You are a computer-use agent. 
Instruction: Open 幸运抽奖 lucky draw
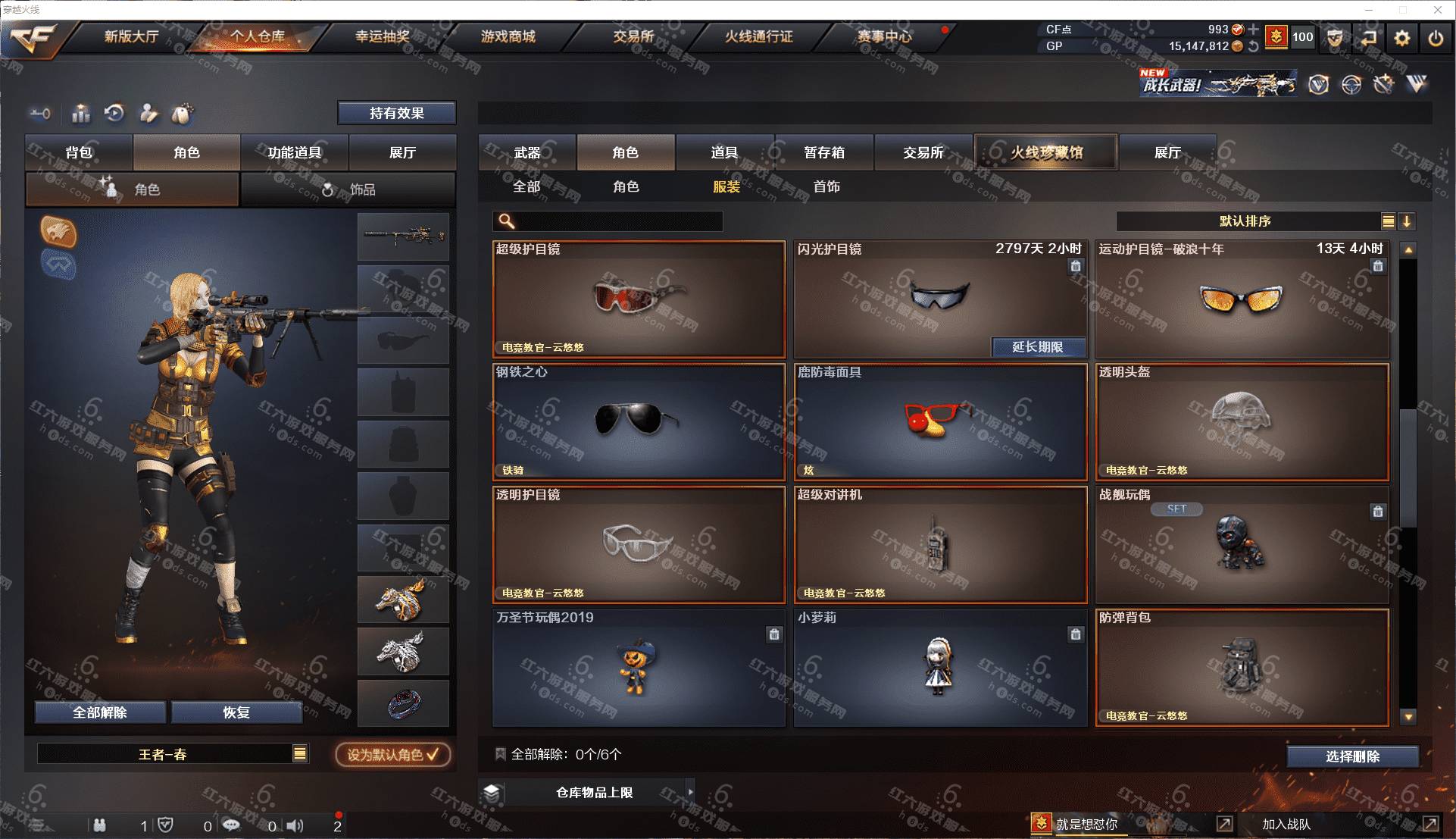pos(383,36)
